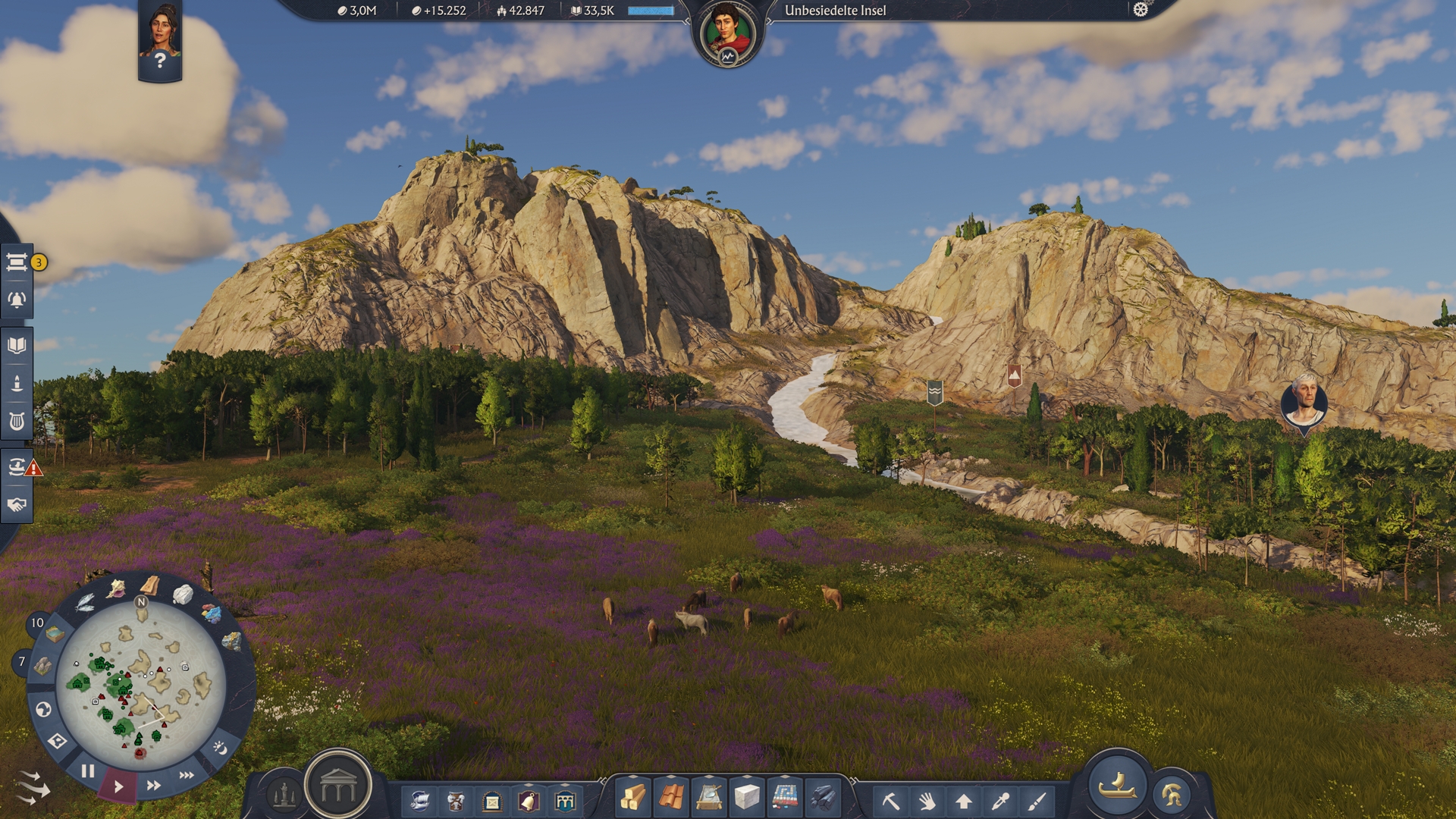Screen dimensions: 1456x819
Task: Select the wooden planks build category
Action: [633, 798]
